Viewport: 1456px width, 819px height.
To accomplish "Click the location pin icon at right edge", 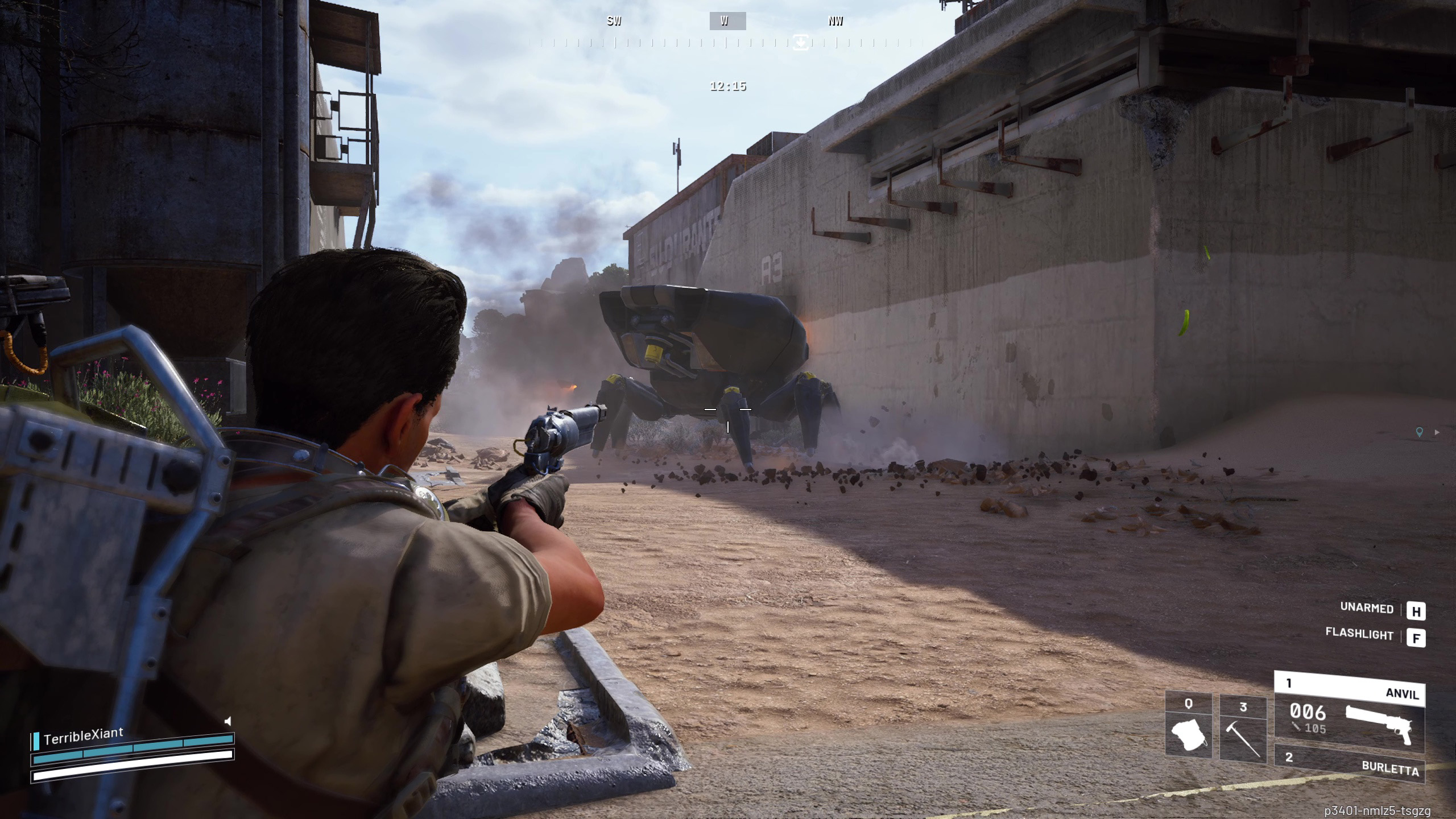I will tap(1419, 433).
